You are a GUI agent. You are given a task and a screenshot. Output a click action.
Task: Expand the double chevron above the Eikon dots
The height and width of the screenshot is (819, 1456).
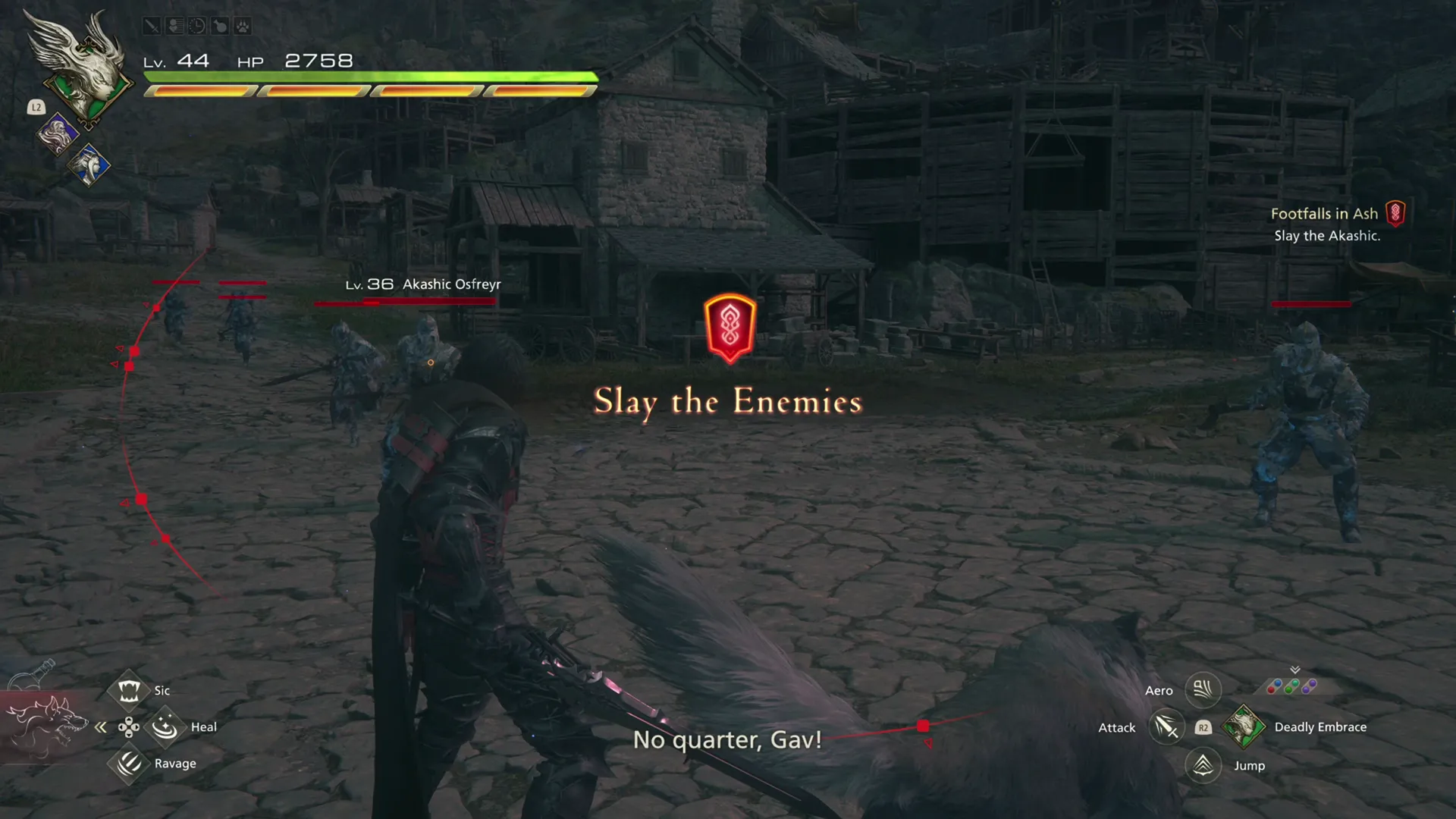click(x=1295, y=670)
